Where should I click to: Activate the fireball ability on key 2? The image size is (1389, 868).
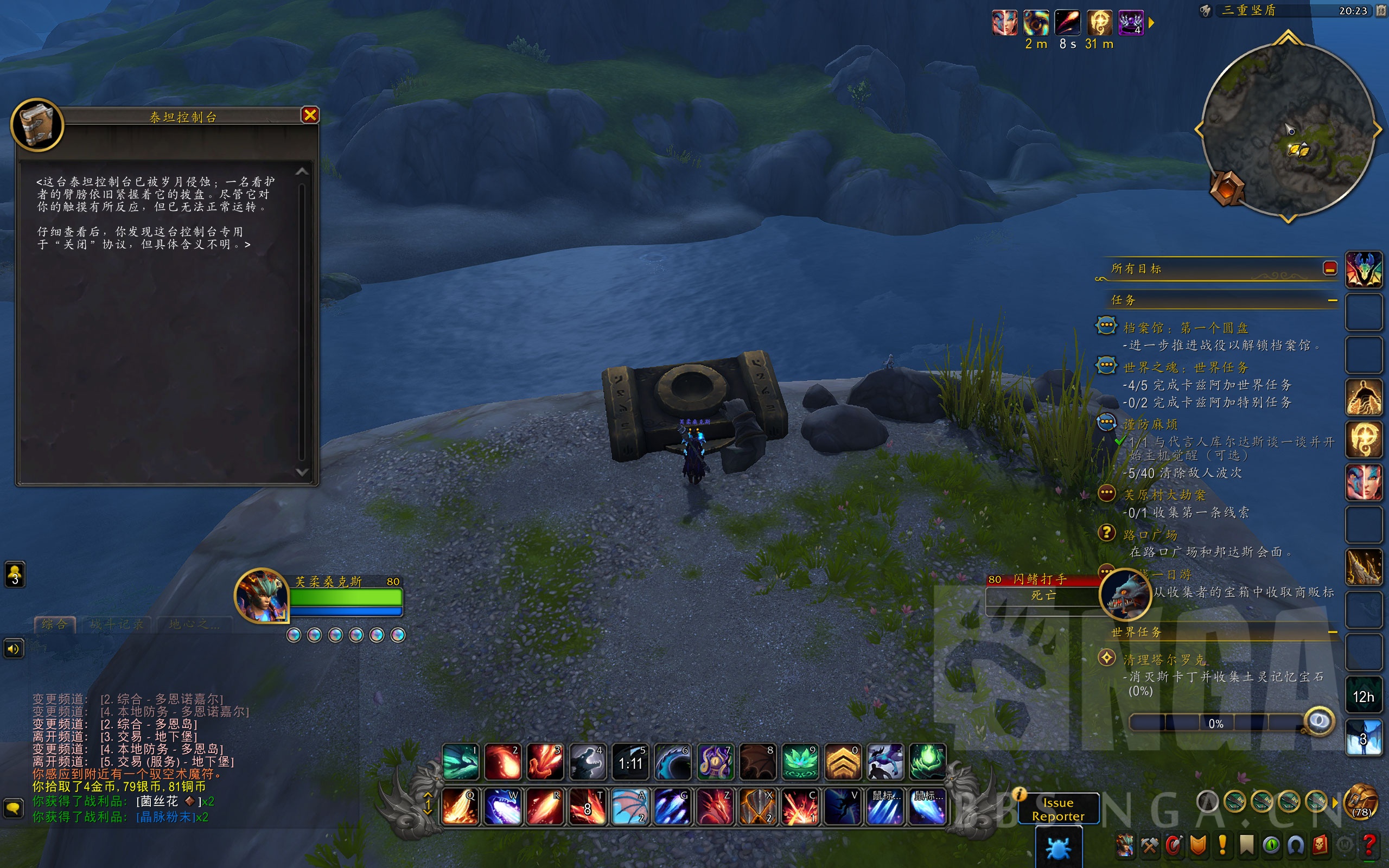[503, 762]
